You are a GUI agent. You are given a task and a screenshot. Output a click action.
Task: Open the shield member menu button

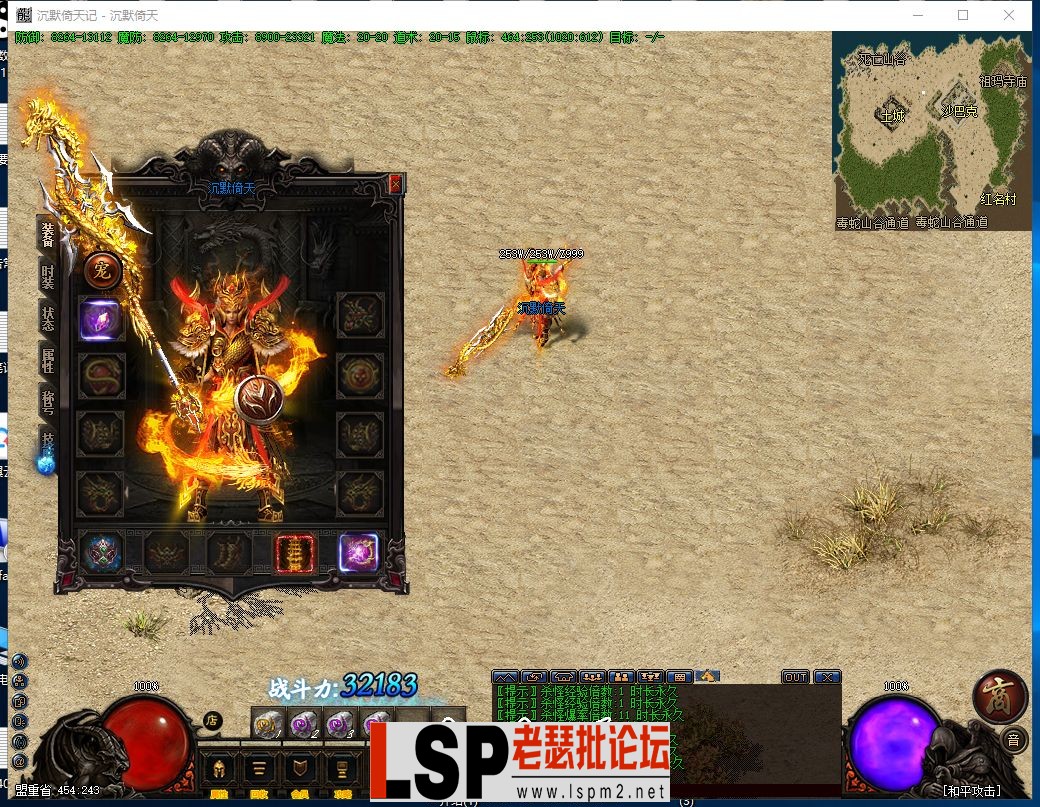click(299, 769)
